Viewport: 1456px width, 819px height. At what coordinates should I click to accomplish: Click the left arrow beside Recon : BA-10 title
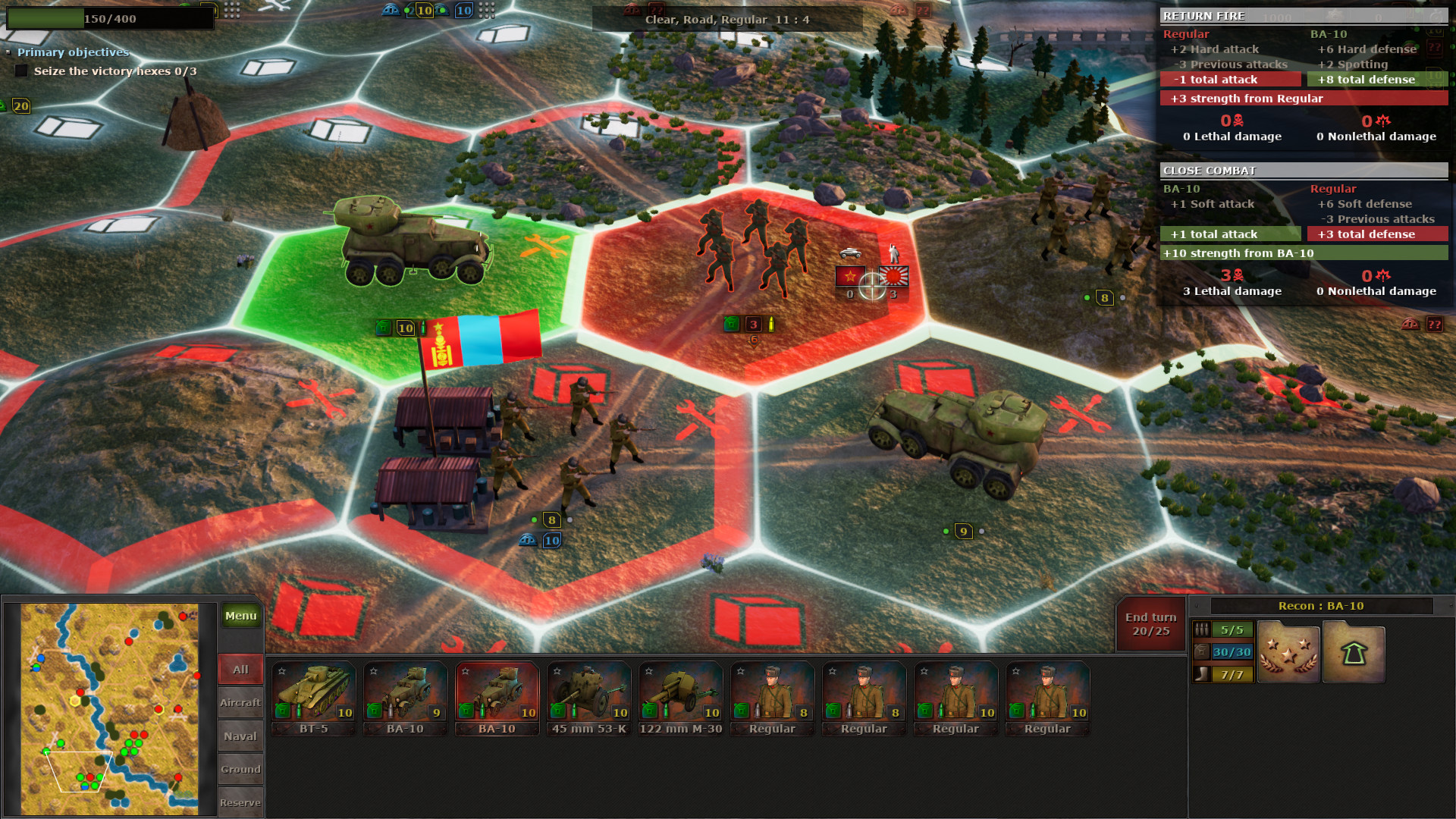[x=1197, y=605]
